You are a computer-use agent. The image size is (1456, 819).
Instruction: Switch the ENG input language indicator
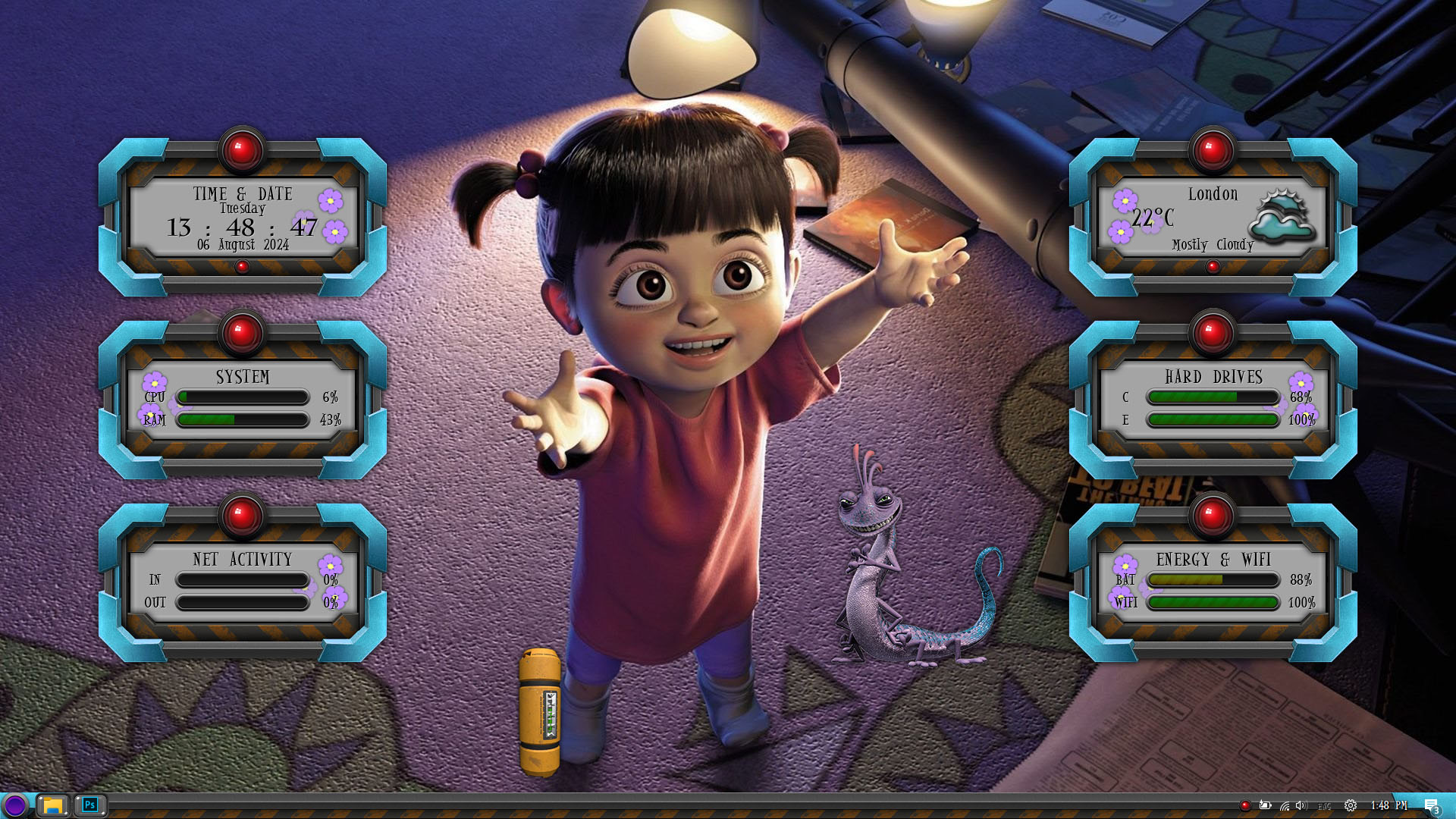(x=1325, y=806)
